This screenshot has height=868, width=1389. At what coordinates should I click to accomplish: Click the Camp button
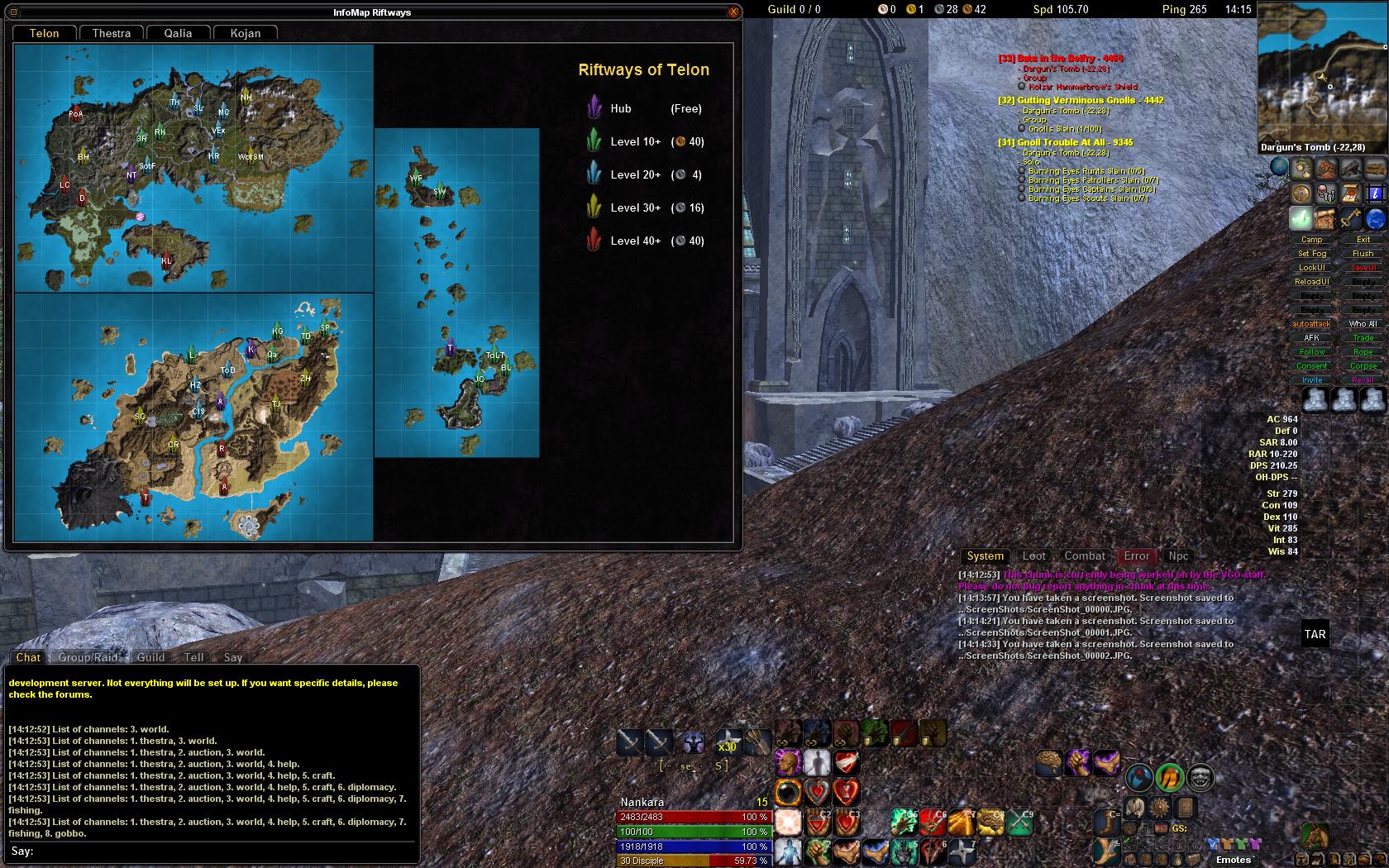click(x=1312, y=240)
